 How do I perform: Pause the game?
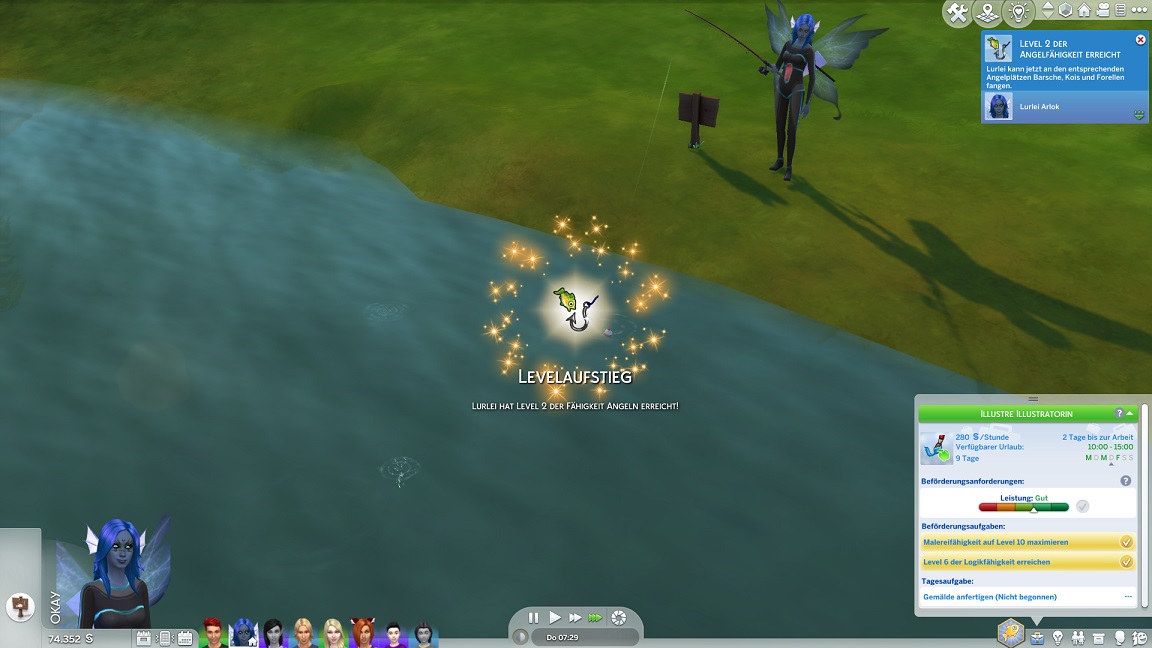click(x=533, y=618)
